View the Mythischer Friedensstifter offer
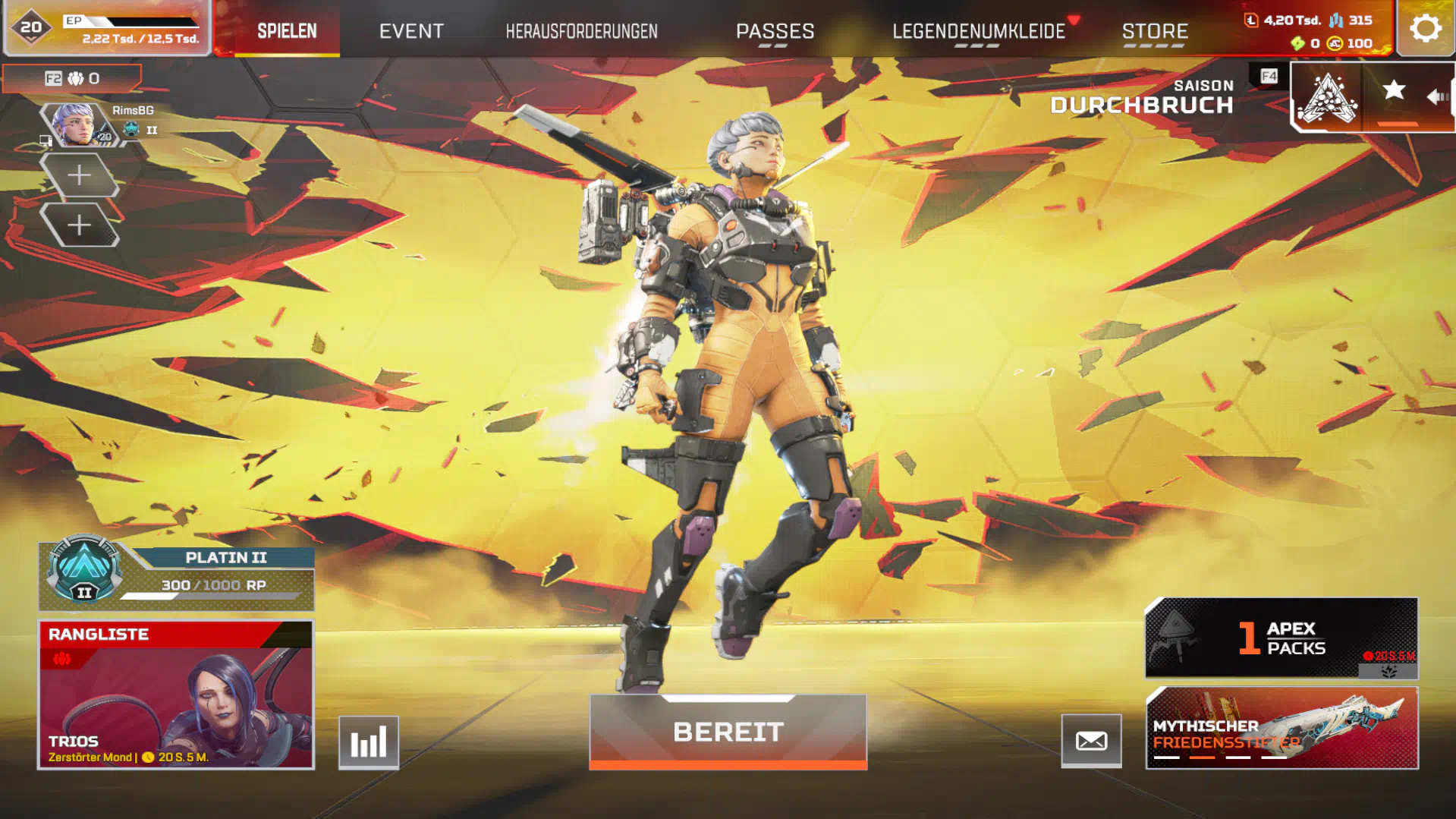1456x819 pixels. (x=1281, y=728)
